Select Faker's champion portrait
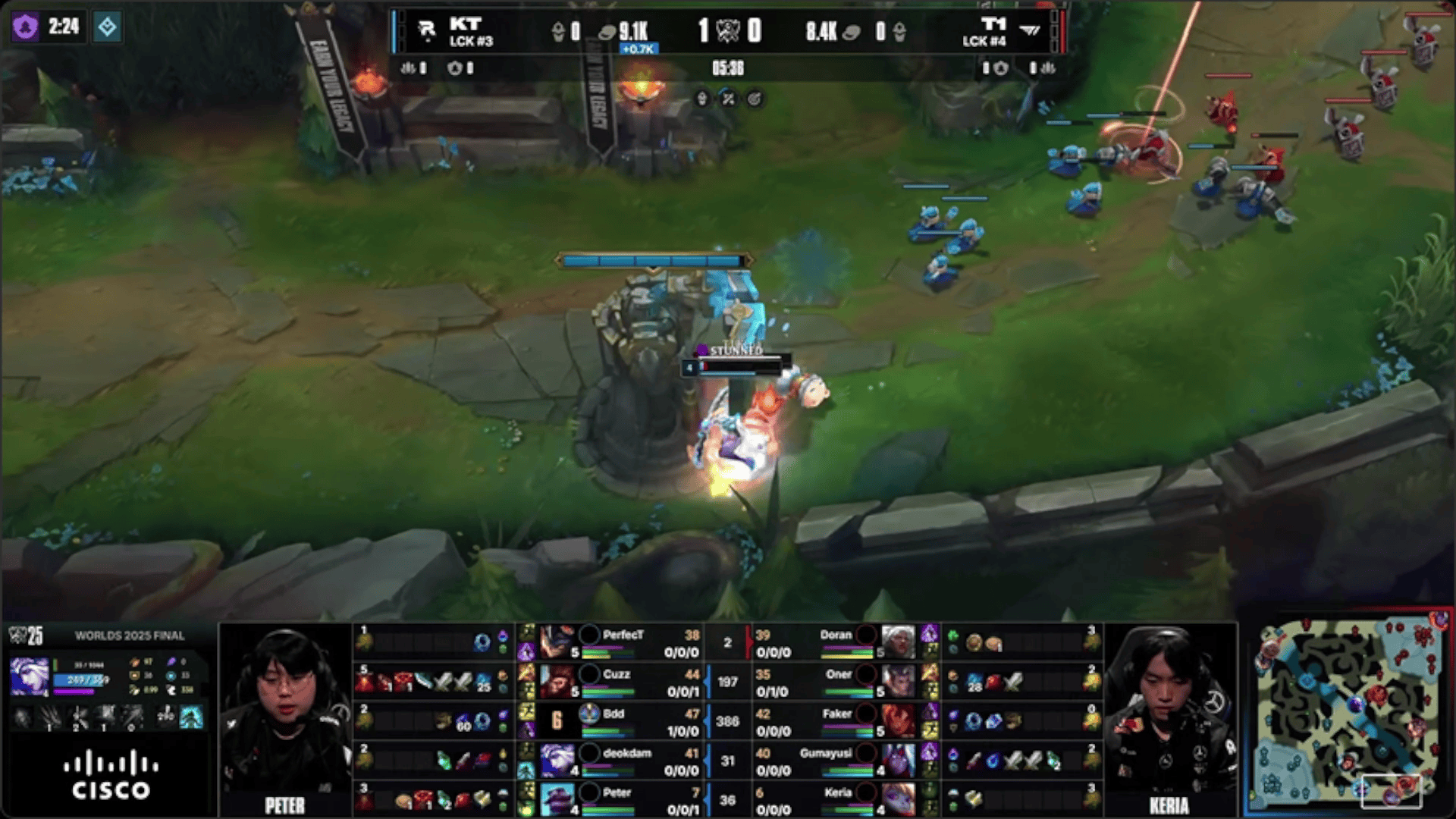 click(898, 720)
